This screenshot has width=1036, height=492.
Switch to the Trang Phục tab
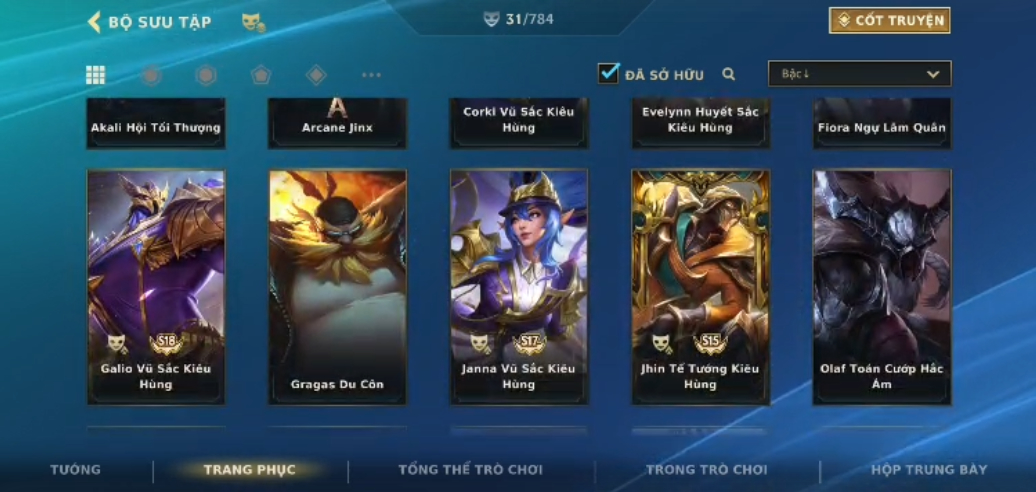(250, 470)
